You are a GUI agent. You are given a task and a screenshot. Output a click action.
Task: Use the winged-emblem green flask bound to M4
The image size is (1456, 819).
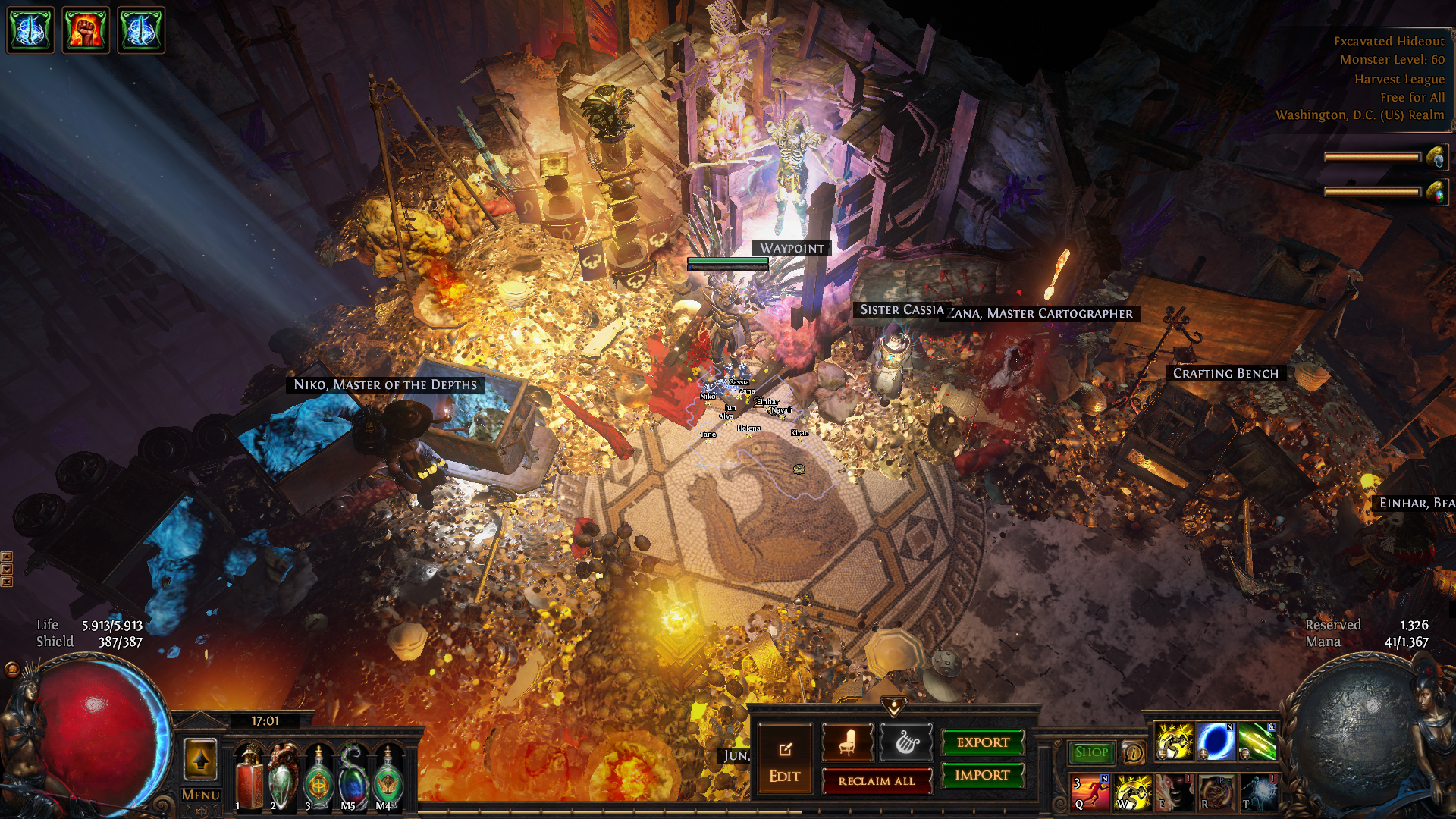(388, 779)
